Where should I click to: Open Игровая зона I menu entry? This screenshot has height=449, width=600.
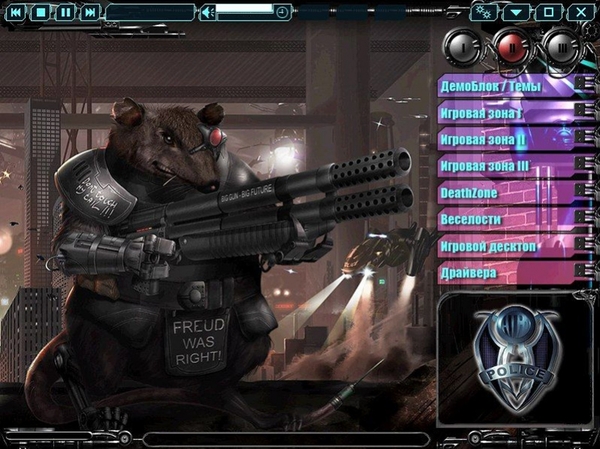coord(505,113)
